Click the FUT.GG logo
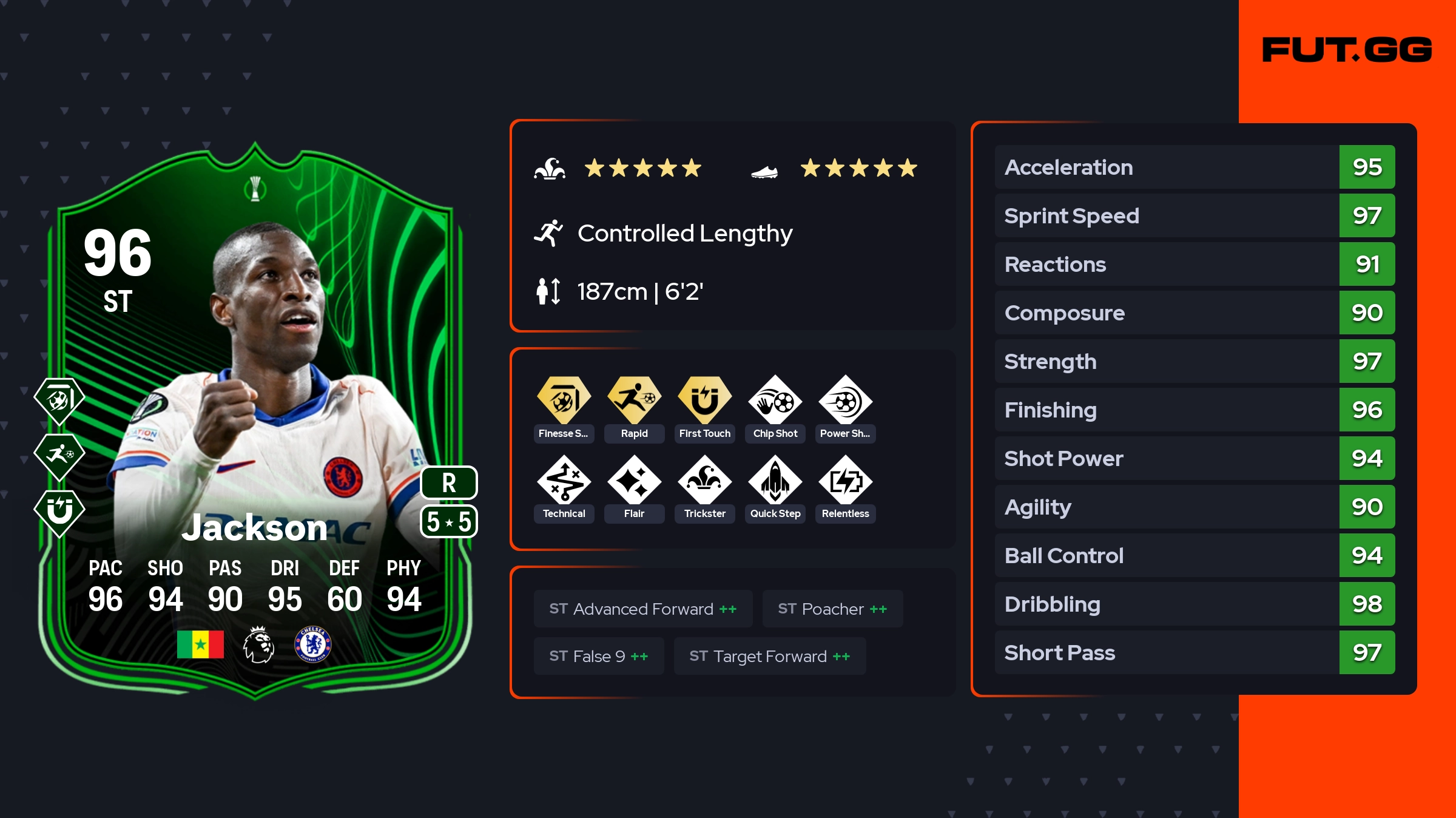The width and height of the screenshot is (1456, 818). (1347, 50)
